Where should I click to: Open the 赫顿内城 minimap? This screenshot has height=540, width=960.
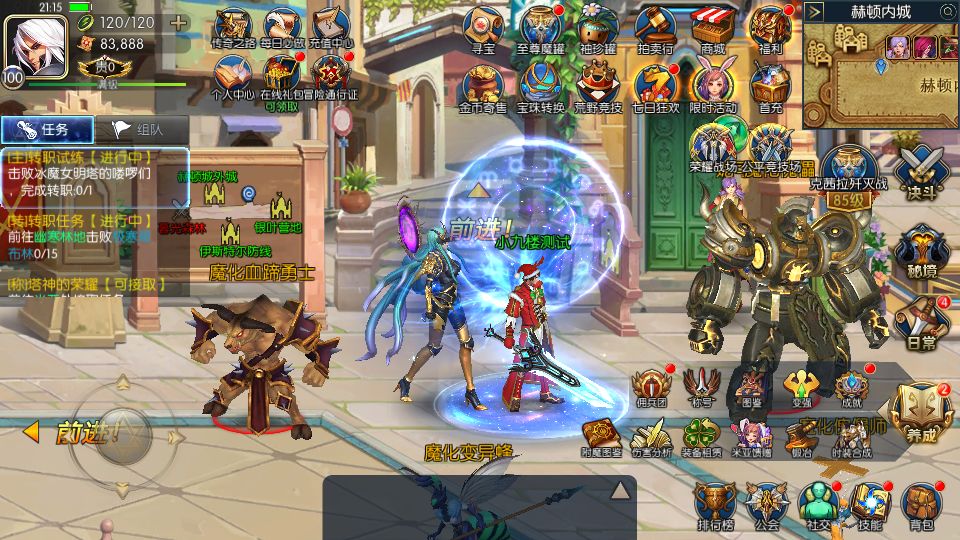[881, 75]
